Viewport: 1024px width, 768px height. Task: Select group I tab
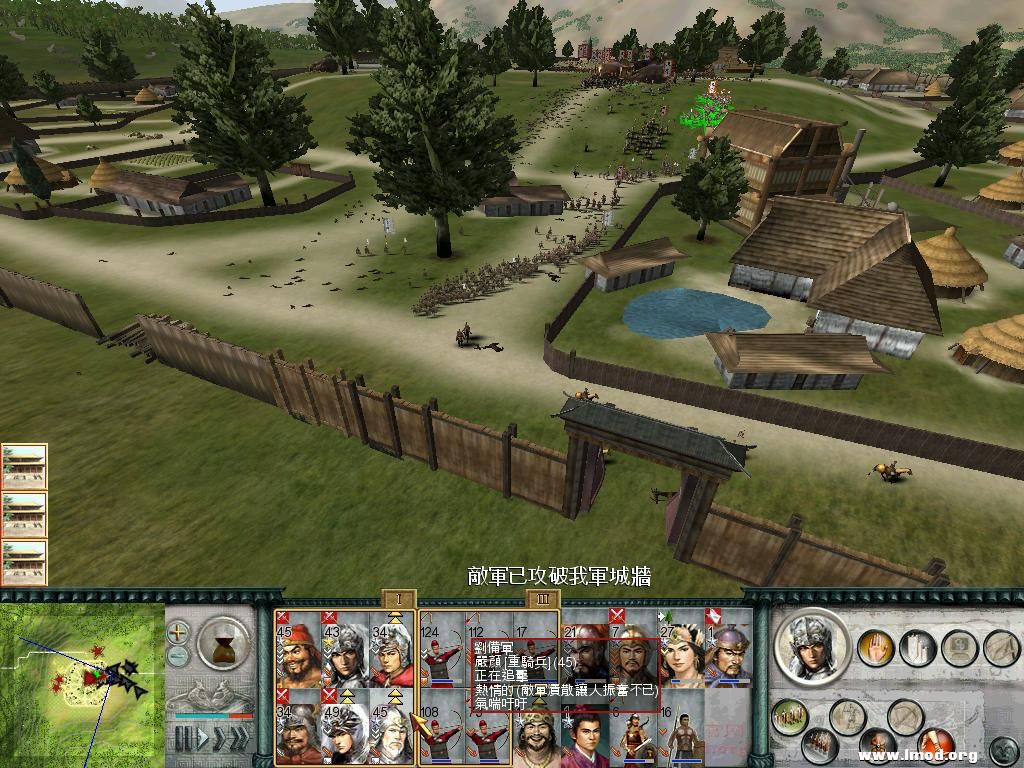pos(398,599)
